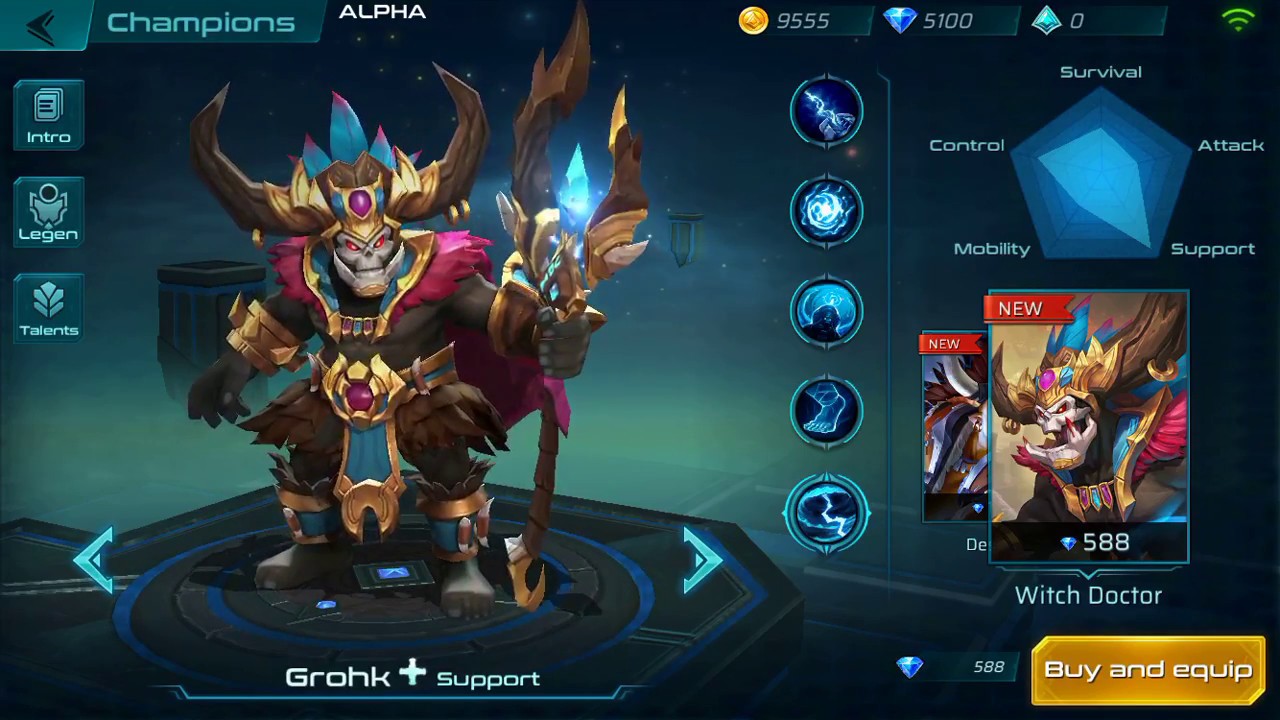This screenshot has width=1280, height=720.
Task: View the swirling energy orb ability
Action: pos(827,211)
